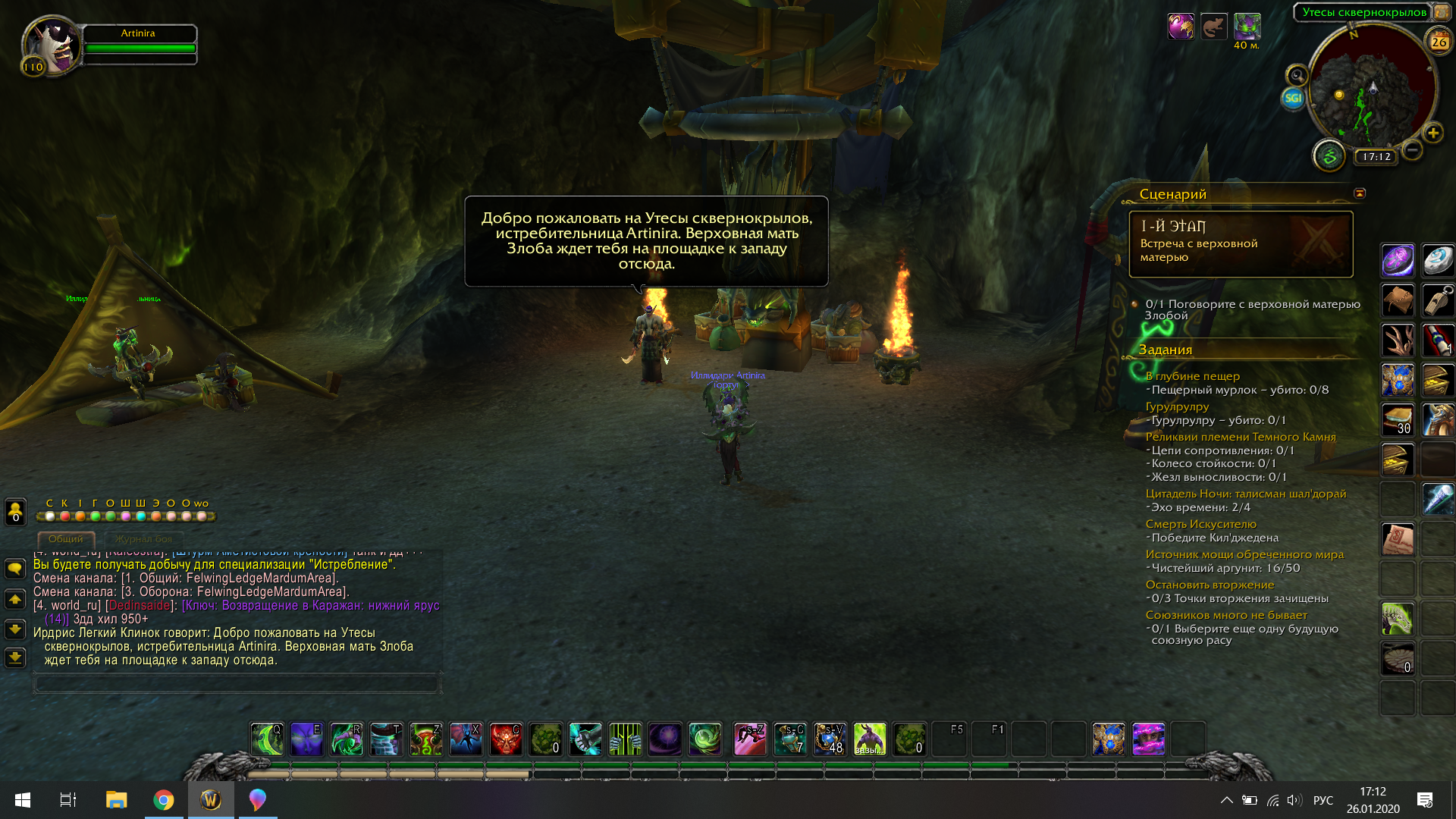Open the chat speech bubble menu
Image resolution: width=1456 pixels, height=819 pixels.
15,569
